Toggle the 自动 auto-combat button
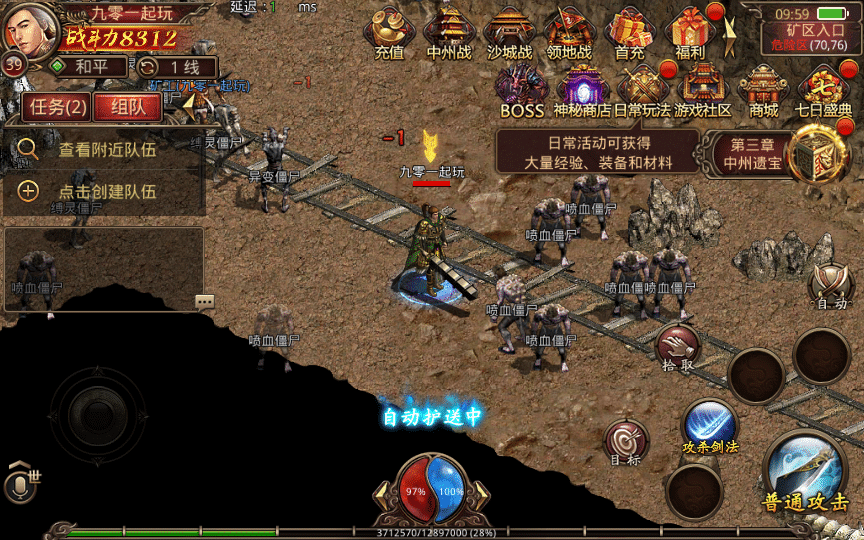864x540 pixels. tap(831, 285)
